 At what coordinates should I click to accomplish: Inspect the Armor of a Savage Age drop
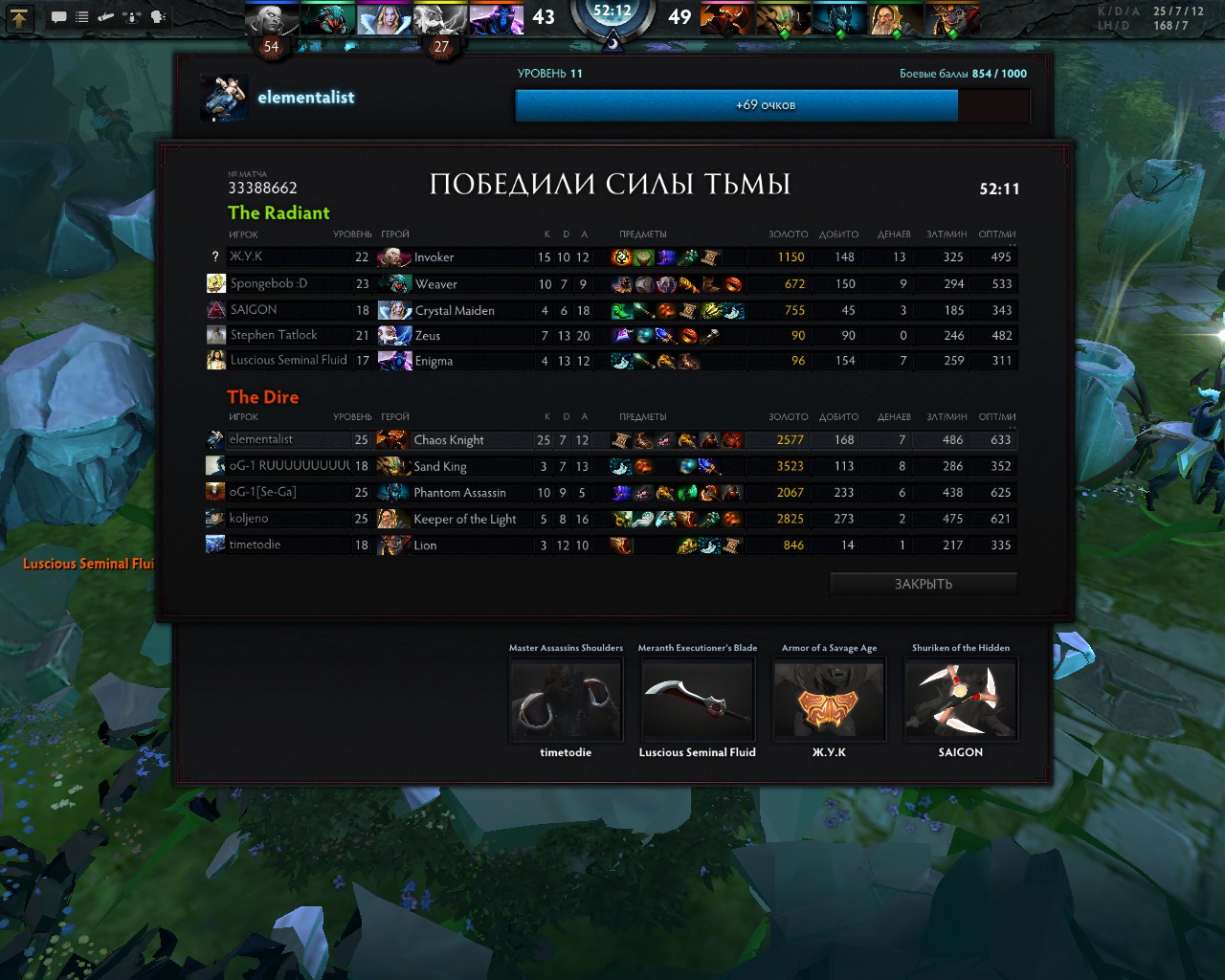829,701
